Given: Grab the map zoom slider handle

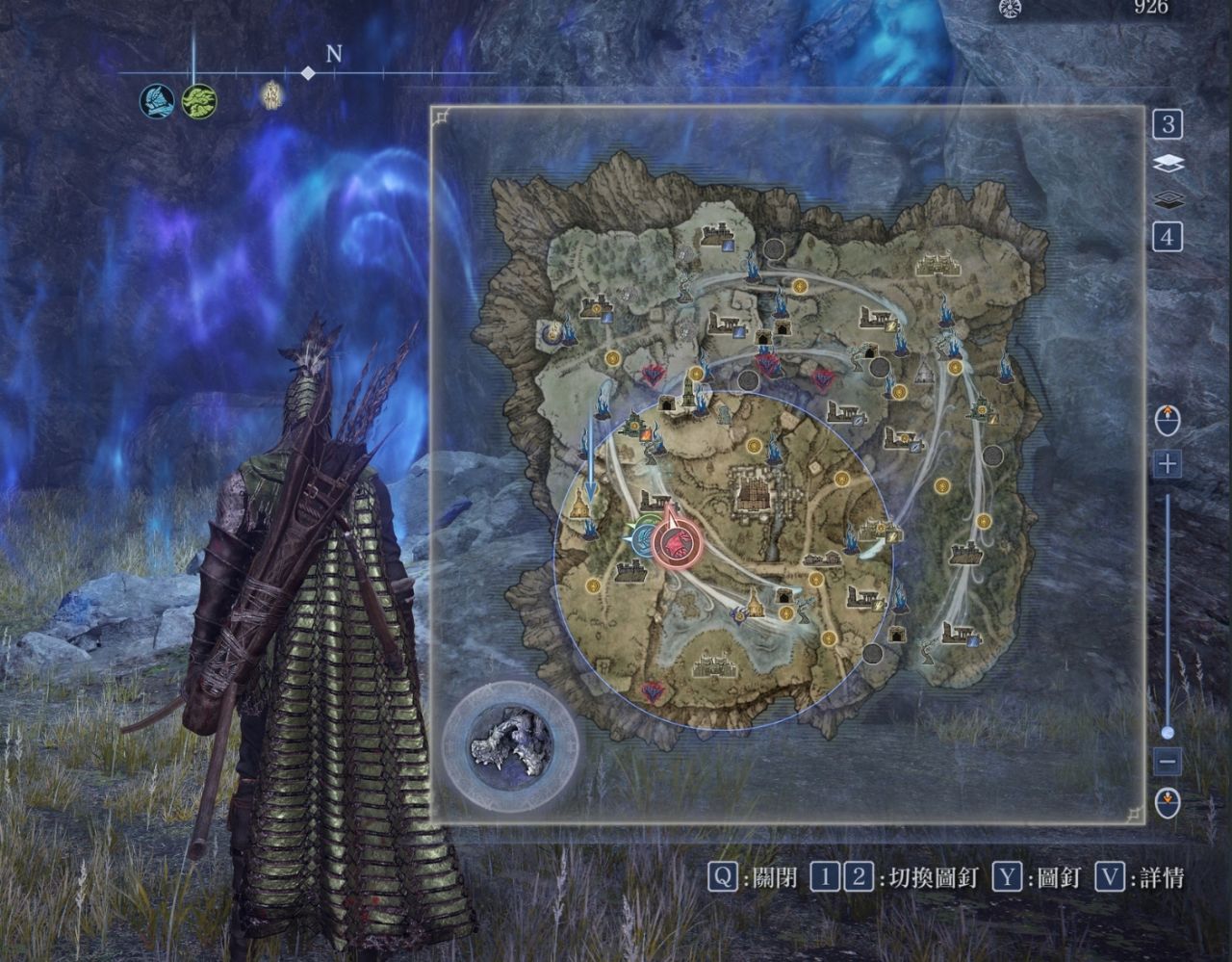Looking at the screenshot, I should [x=1168, y=733].
